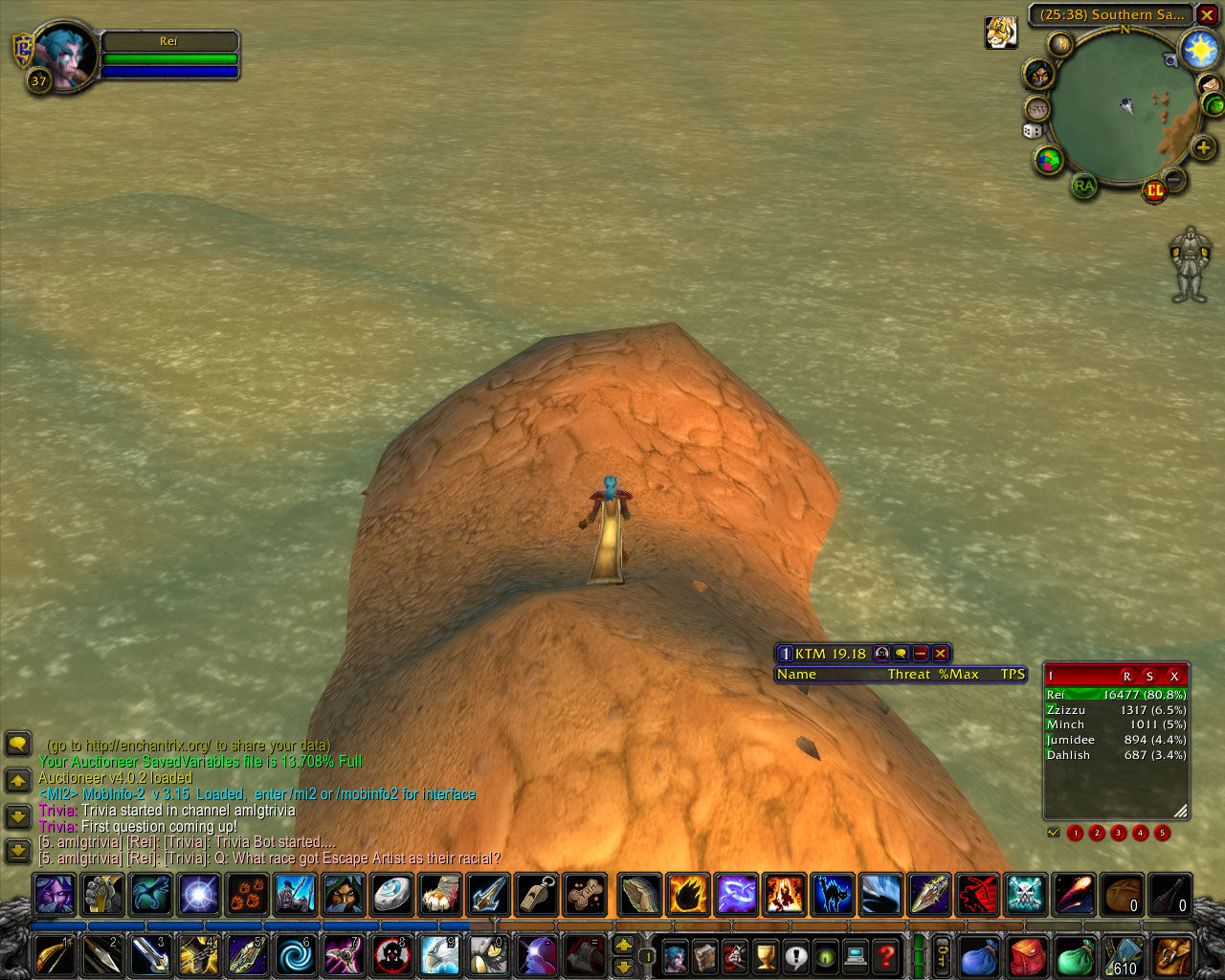Zoom out the minimap with minus button
This screenshot has height=980, width=1225.
[1175, 179]
